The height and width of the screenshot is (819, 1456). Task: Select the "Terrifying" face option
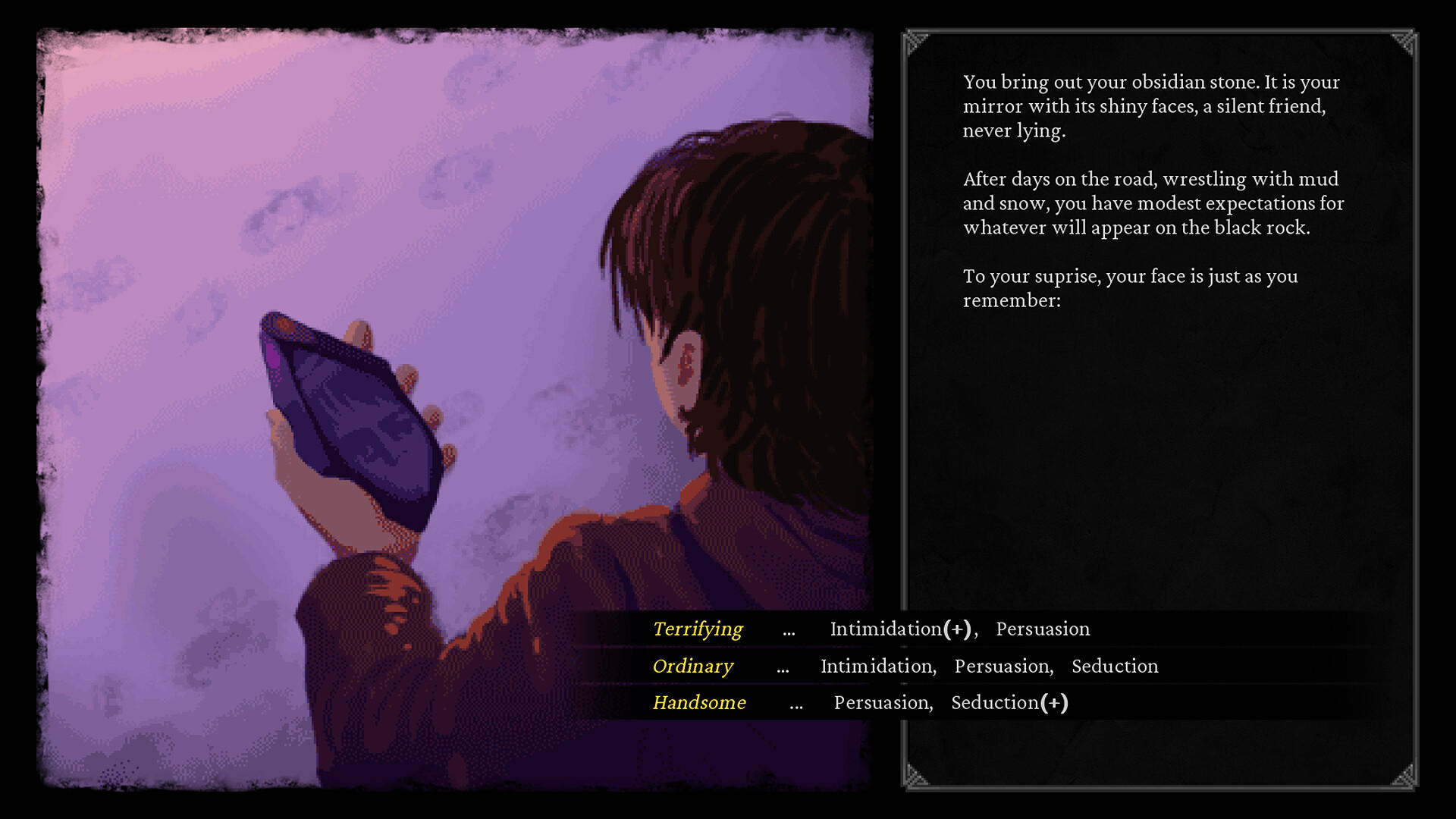pyautogui.click(x=697, y=629)
